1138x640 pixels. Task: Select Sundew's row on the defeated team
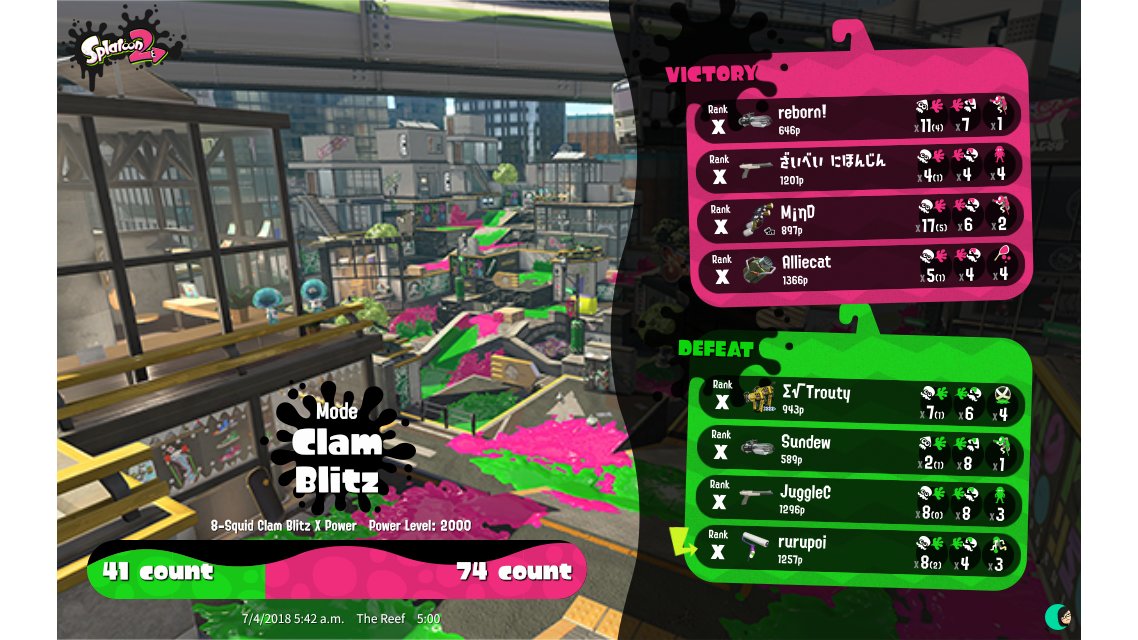click(x=858, y=449)
